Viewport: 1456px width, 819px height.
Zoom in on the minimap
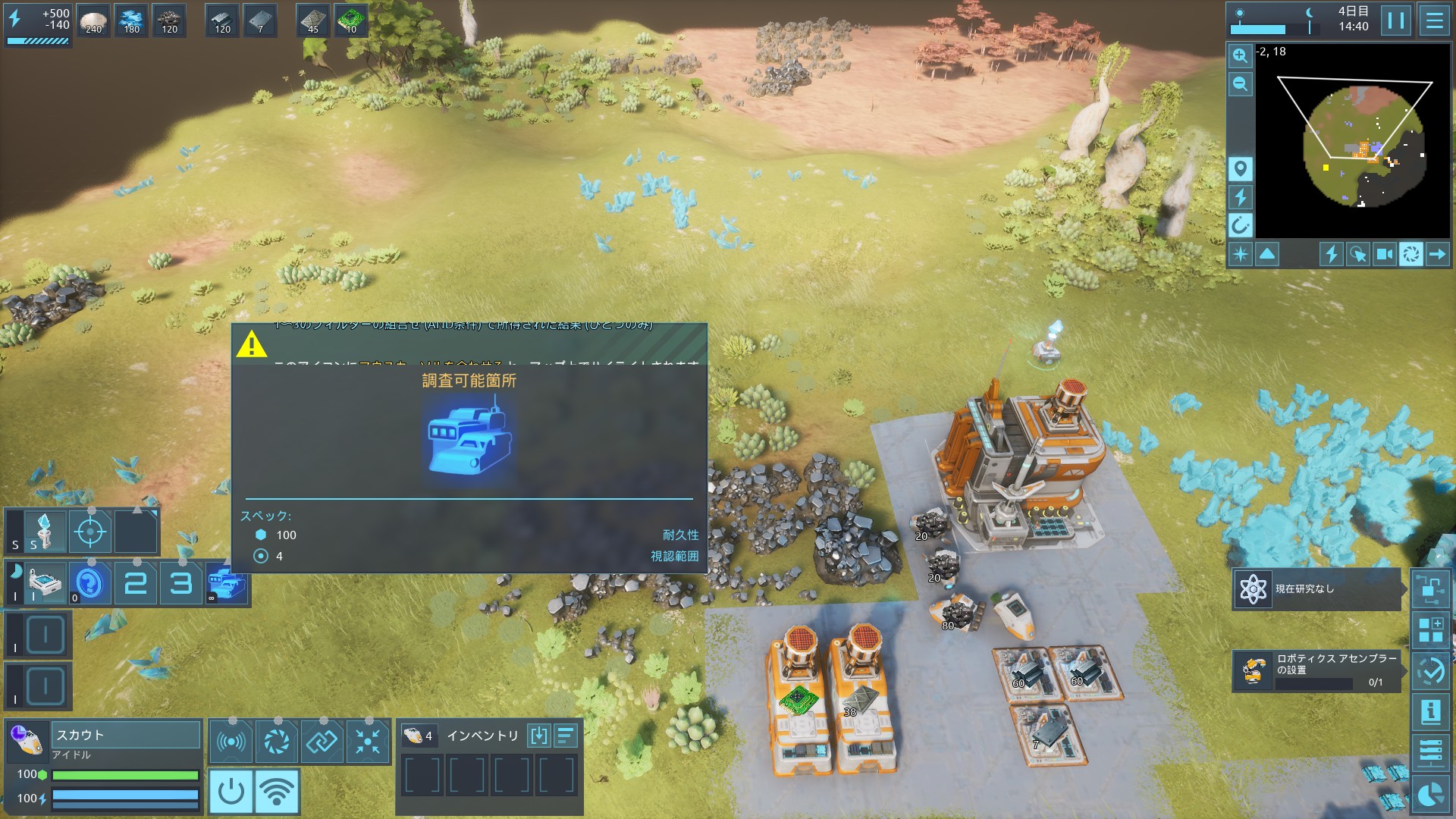pyautogui.click(x=1240, y=55)
